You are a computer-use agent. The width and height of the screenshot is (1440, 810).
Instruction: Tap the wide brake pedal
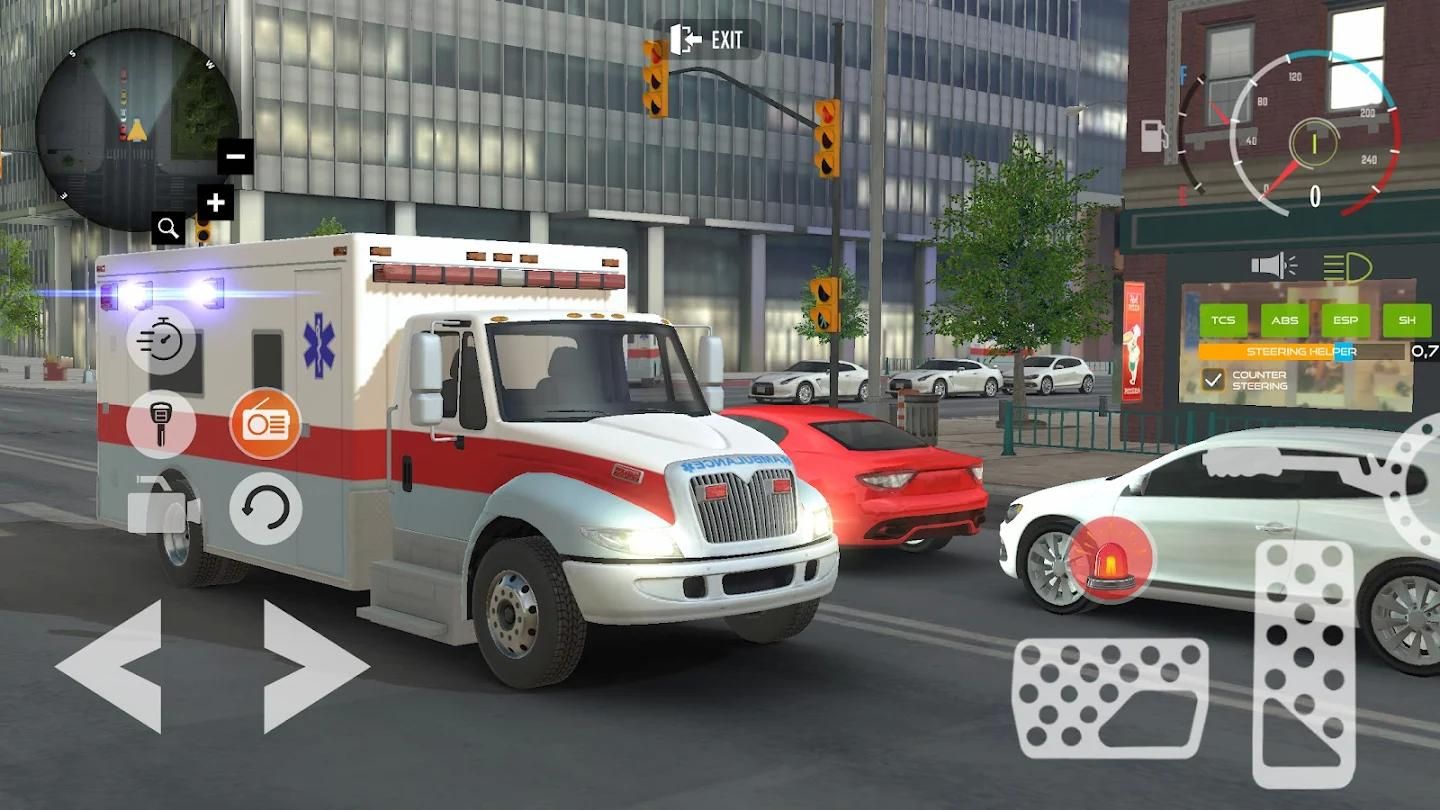1110,698
